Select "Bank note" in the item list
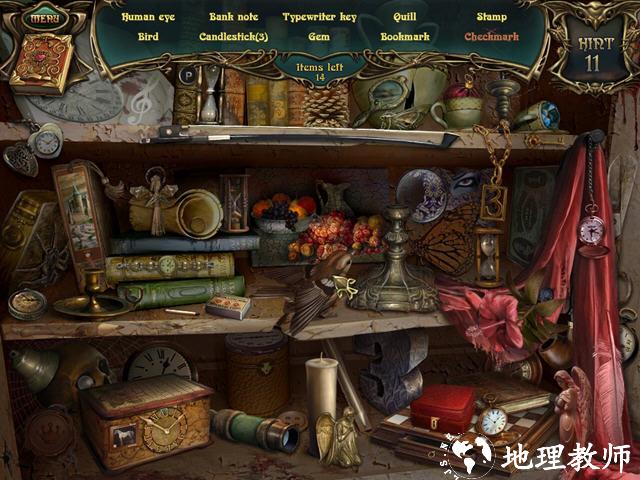This screenshot has height=480, width=640. click(234, 17)
